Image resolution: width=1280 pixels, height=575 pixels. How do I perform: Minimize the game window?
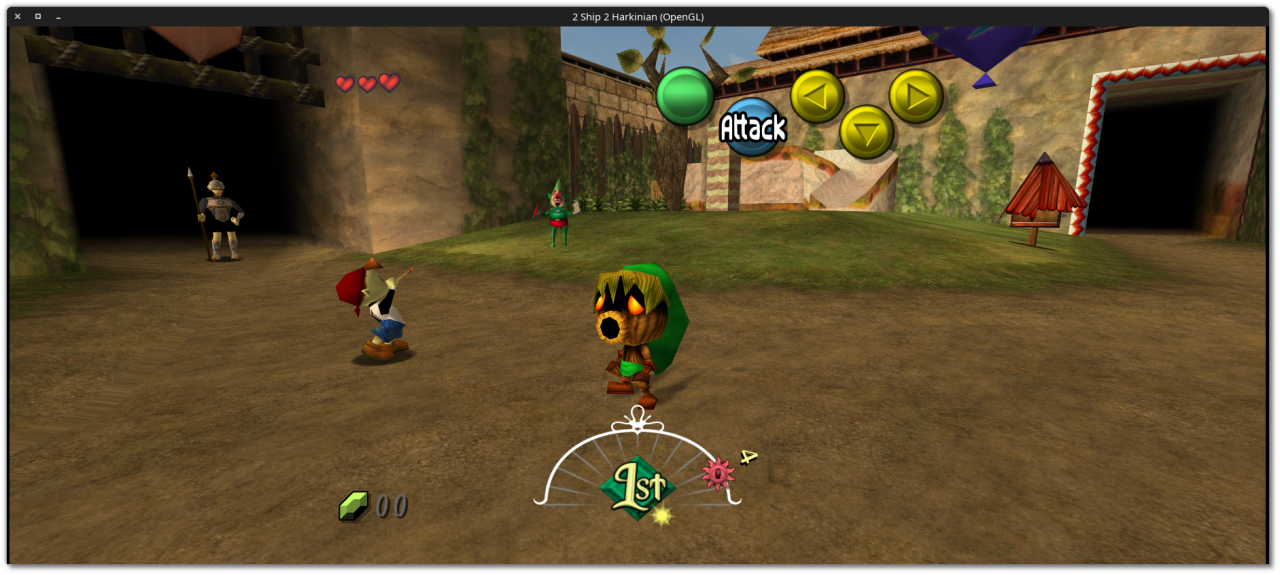(x=59, y=17)
